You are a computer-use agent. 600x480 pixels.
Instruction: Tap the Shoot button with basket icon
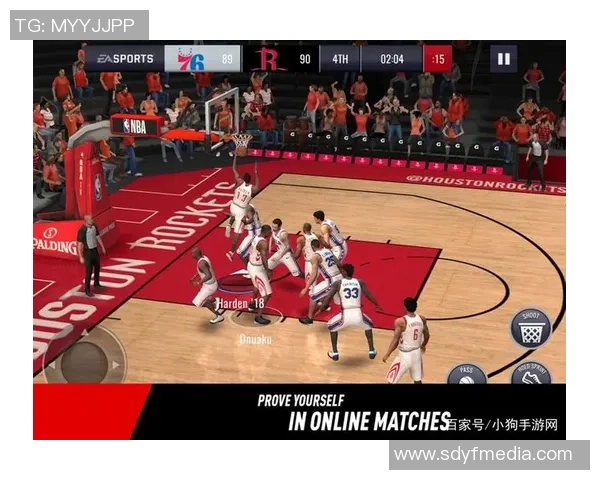[530, 328]
